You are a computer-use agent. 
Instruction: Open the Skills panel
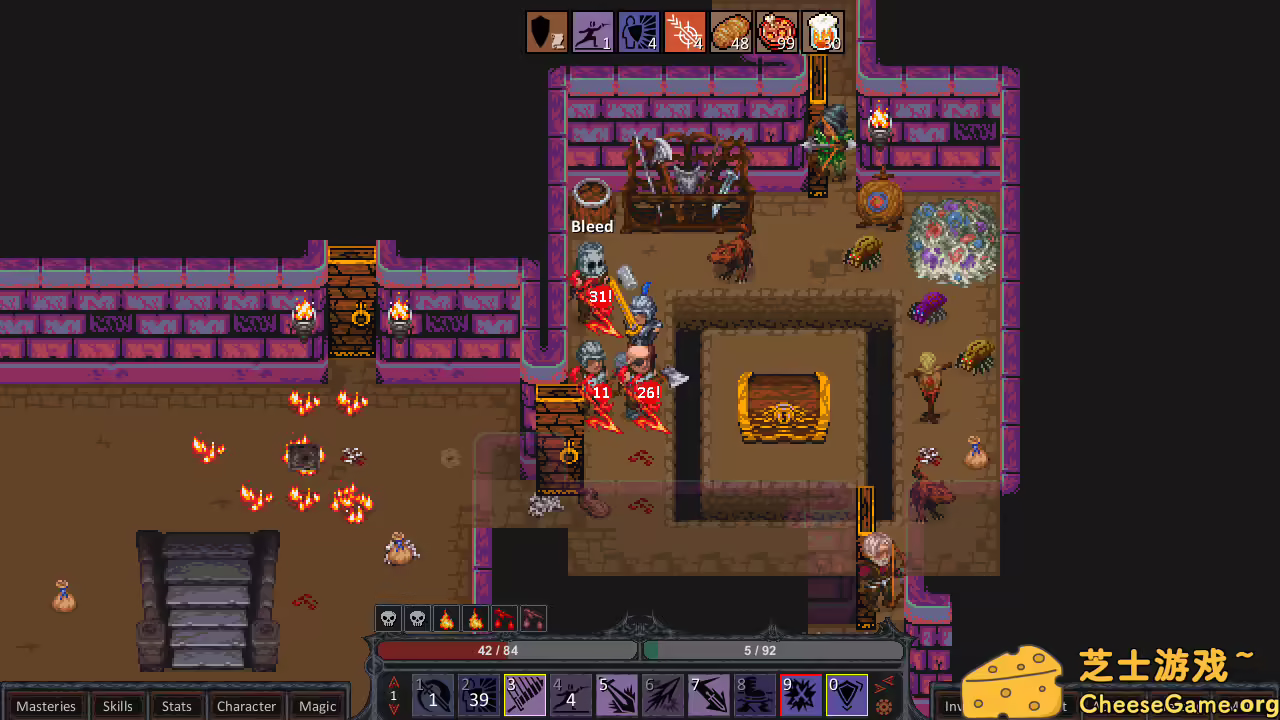117,706
